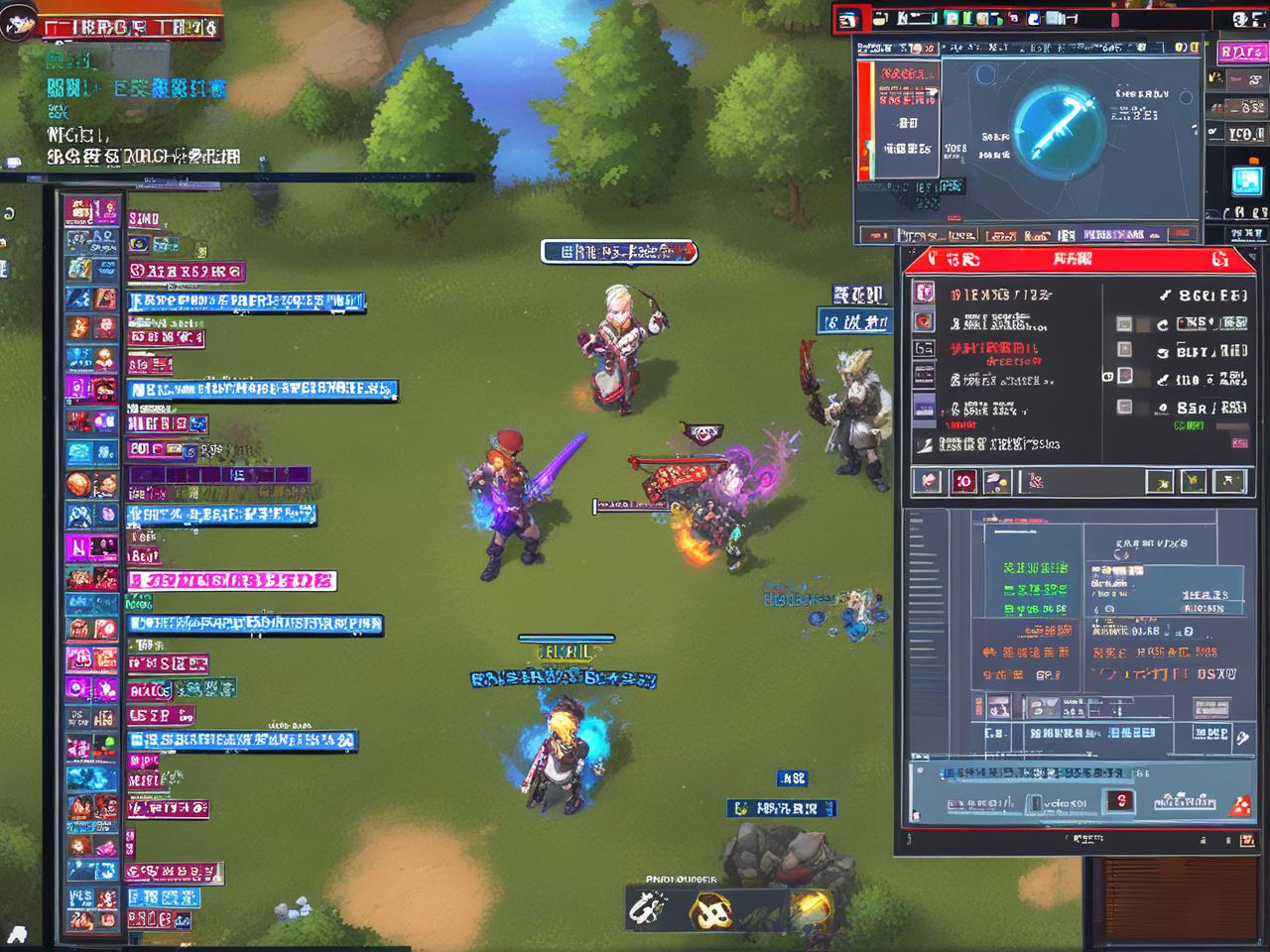The height and width of the screenshot is (952, 1270).
Task: Click the red square button in the lower-right panel
Action: 1119,801
